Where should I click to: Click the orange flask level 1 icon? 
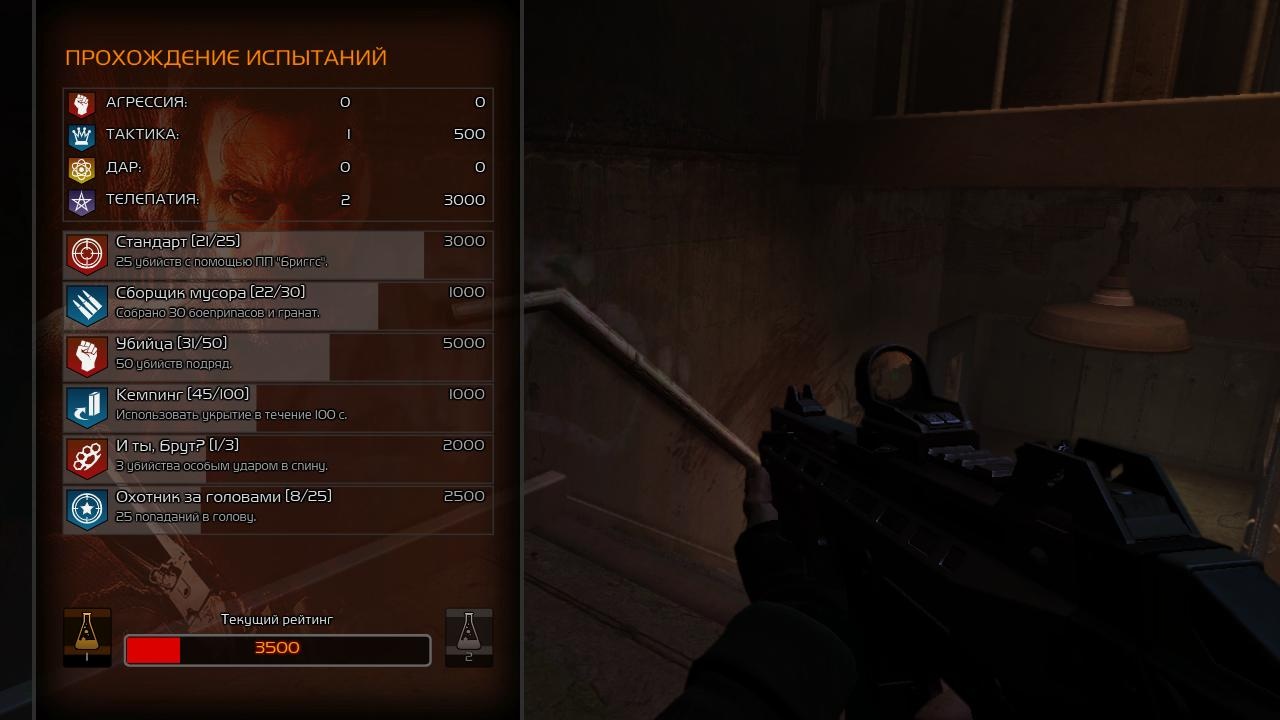click(87, 636)
